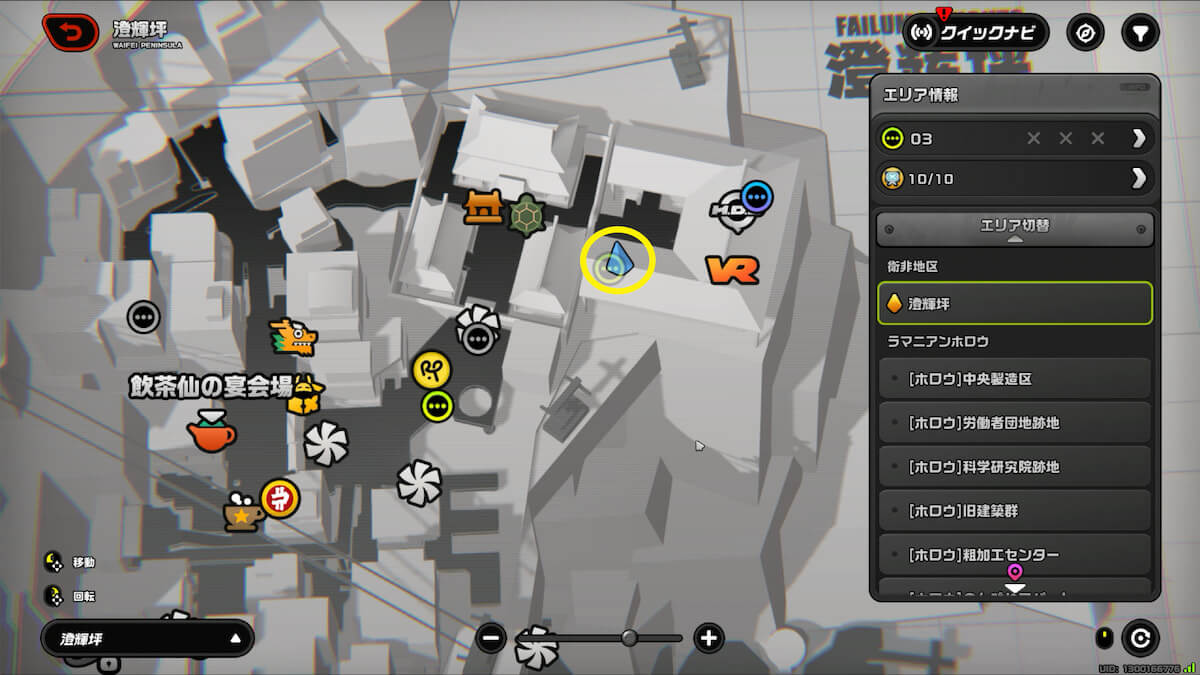
Task: Choose [ホロウ]科学研究院跡地 entry
Action: pos(1015,467)
